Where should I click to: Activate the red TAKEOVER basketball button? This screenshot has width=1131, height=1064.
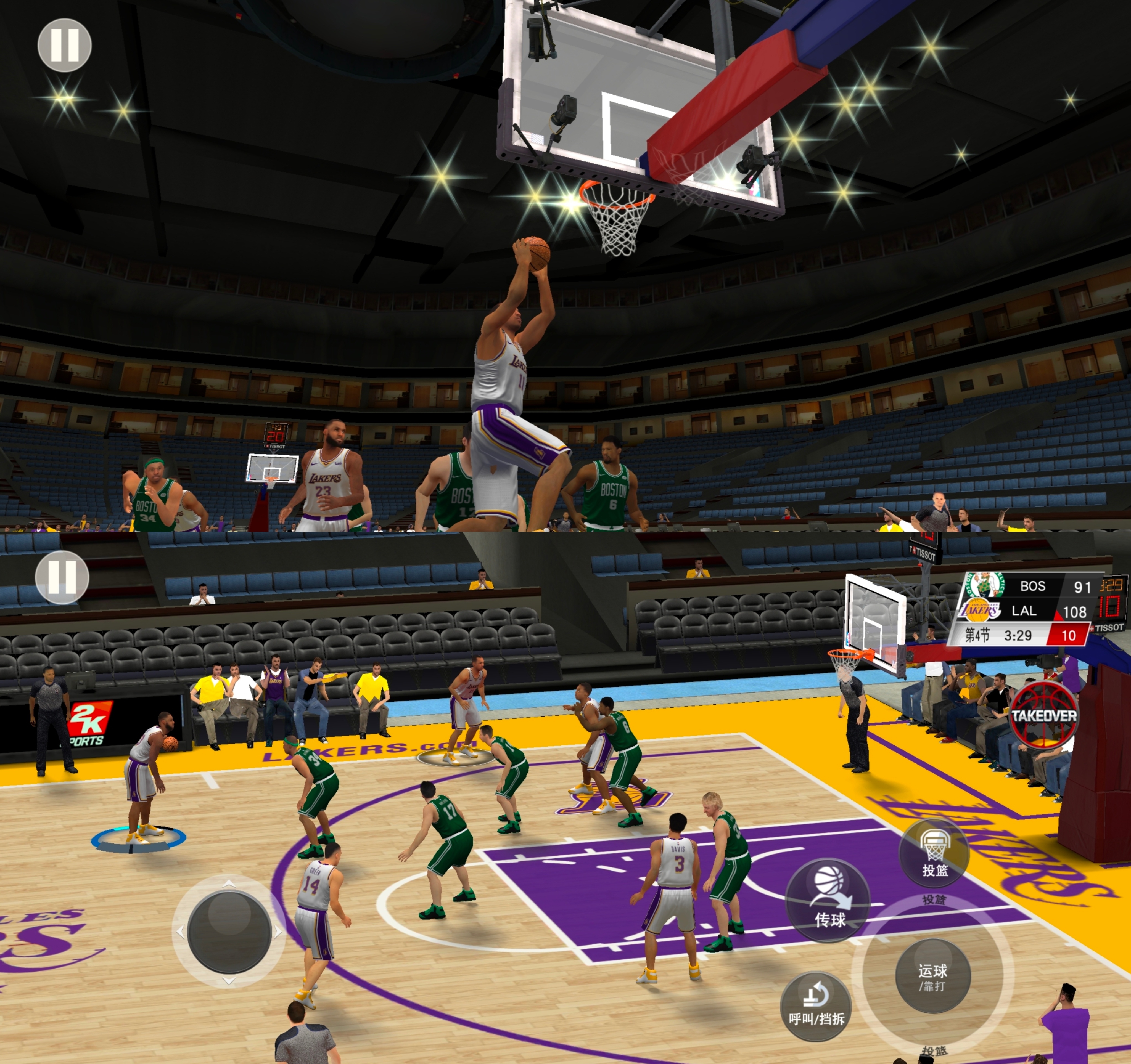pos(1043,715)
